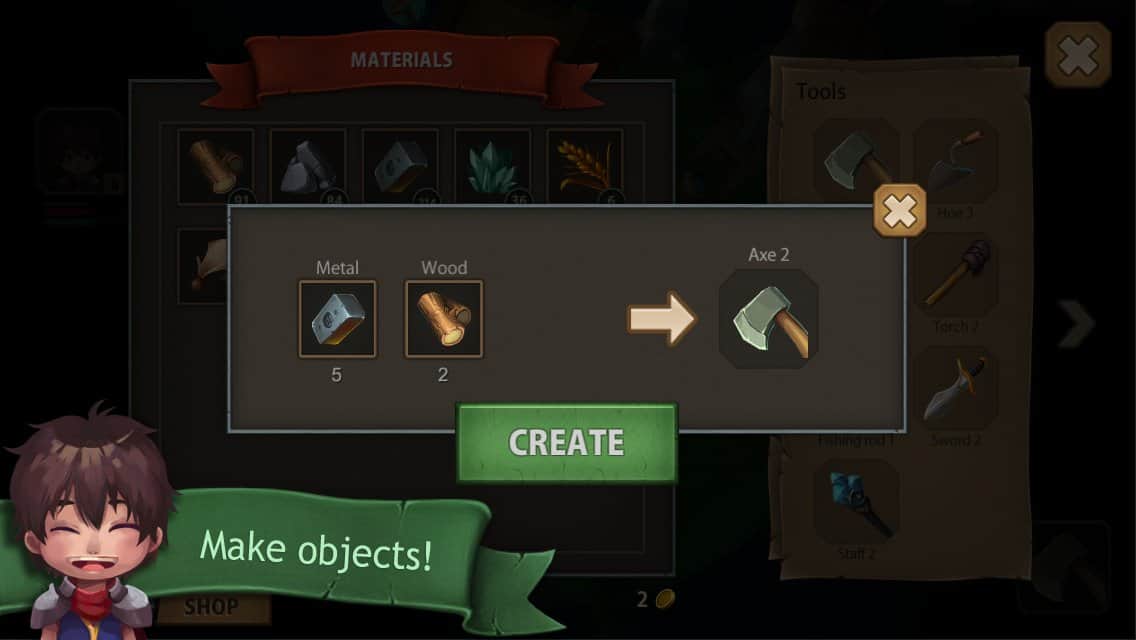
Task: Select the Wood ingredient slot
Action: click(443, 319)
